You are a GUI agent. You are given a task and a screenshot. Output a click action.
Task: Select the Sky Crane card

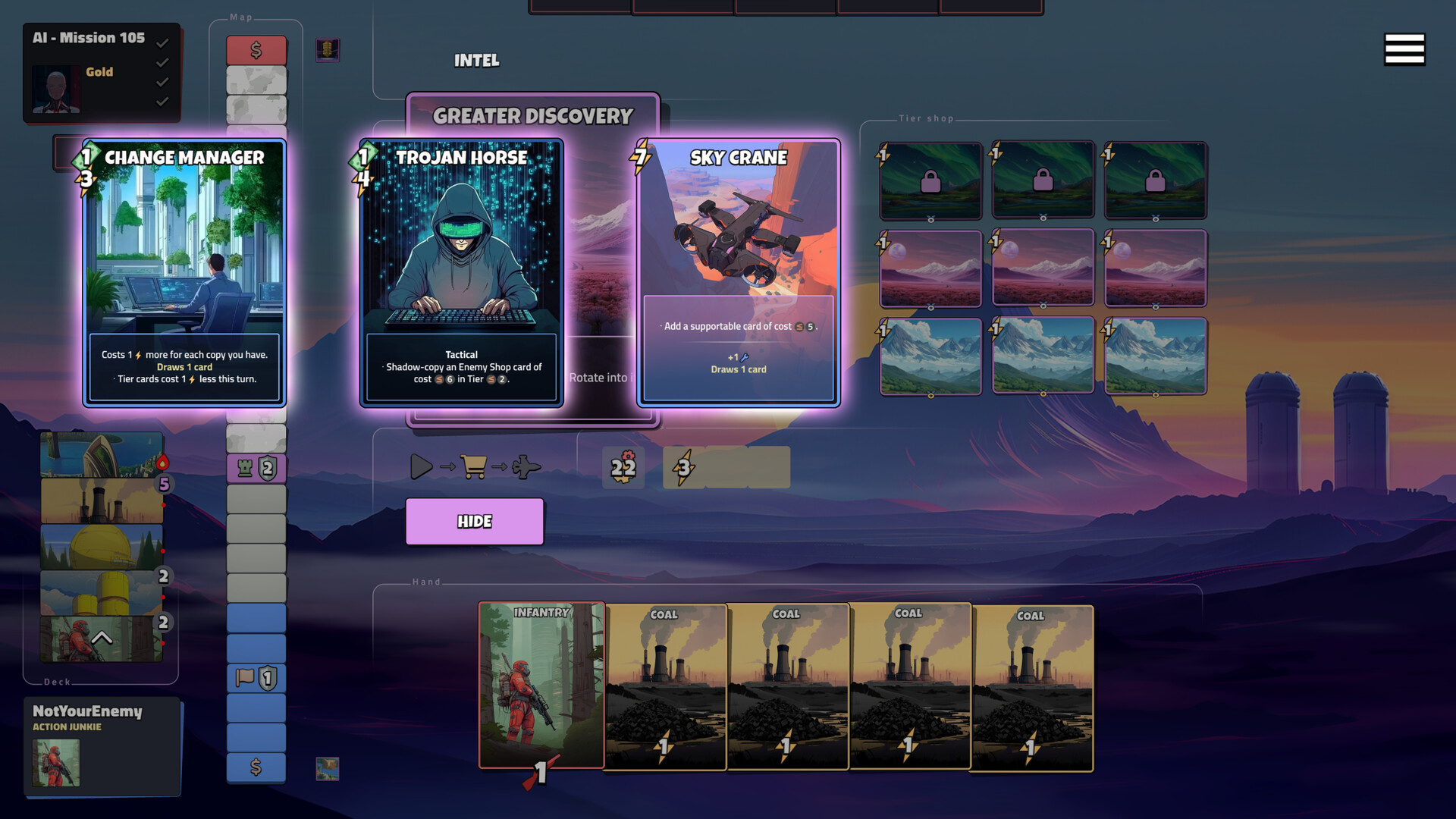point(739,273)
